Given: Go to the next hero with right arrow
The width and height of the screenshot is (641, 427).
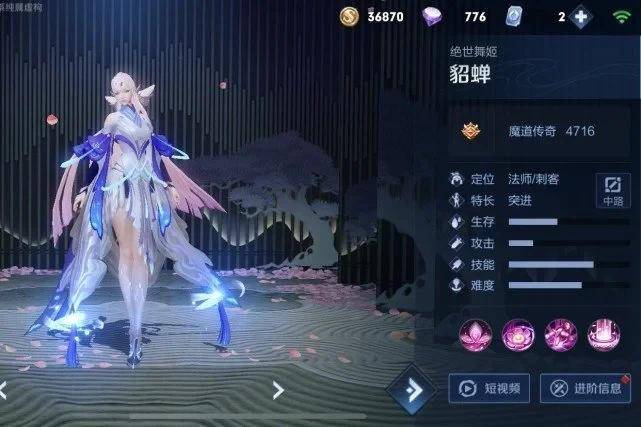Looking at the screenshot, I should point(278,390).
